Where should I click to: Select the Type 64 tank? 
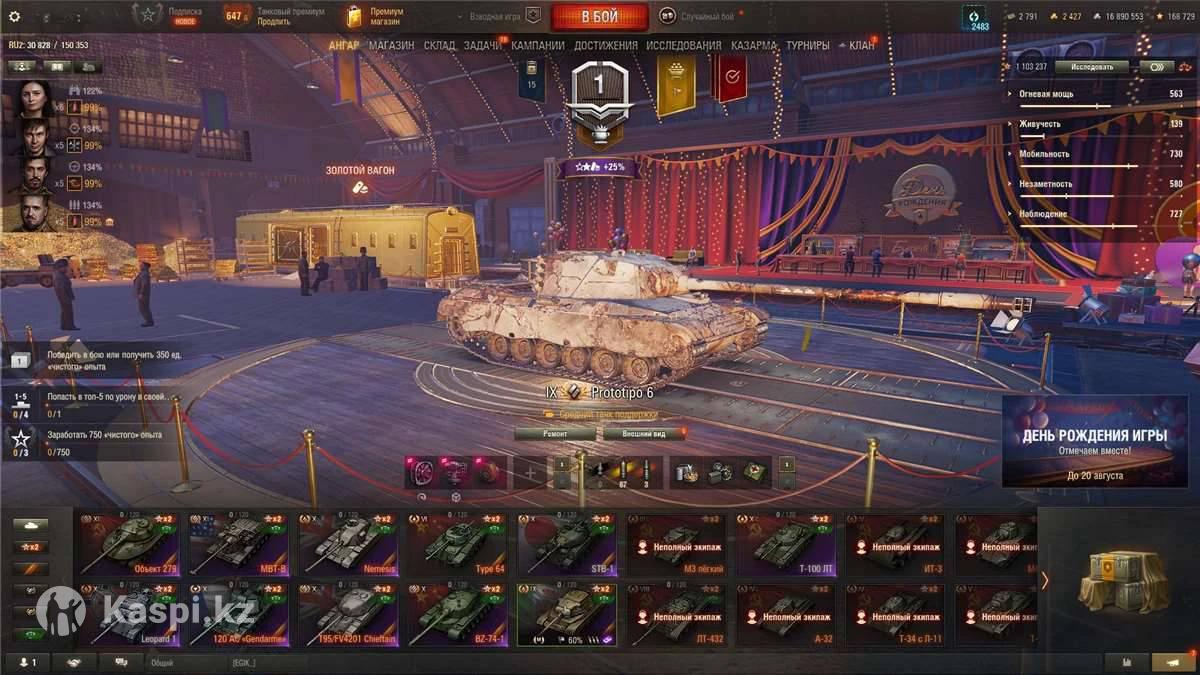(x=456, y=544)
